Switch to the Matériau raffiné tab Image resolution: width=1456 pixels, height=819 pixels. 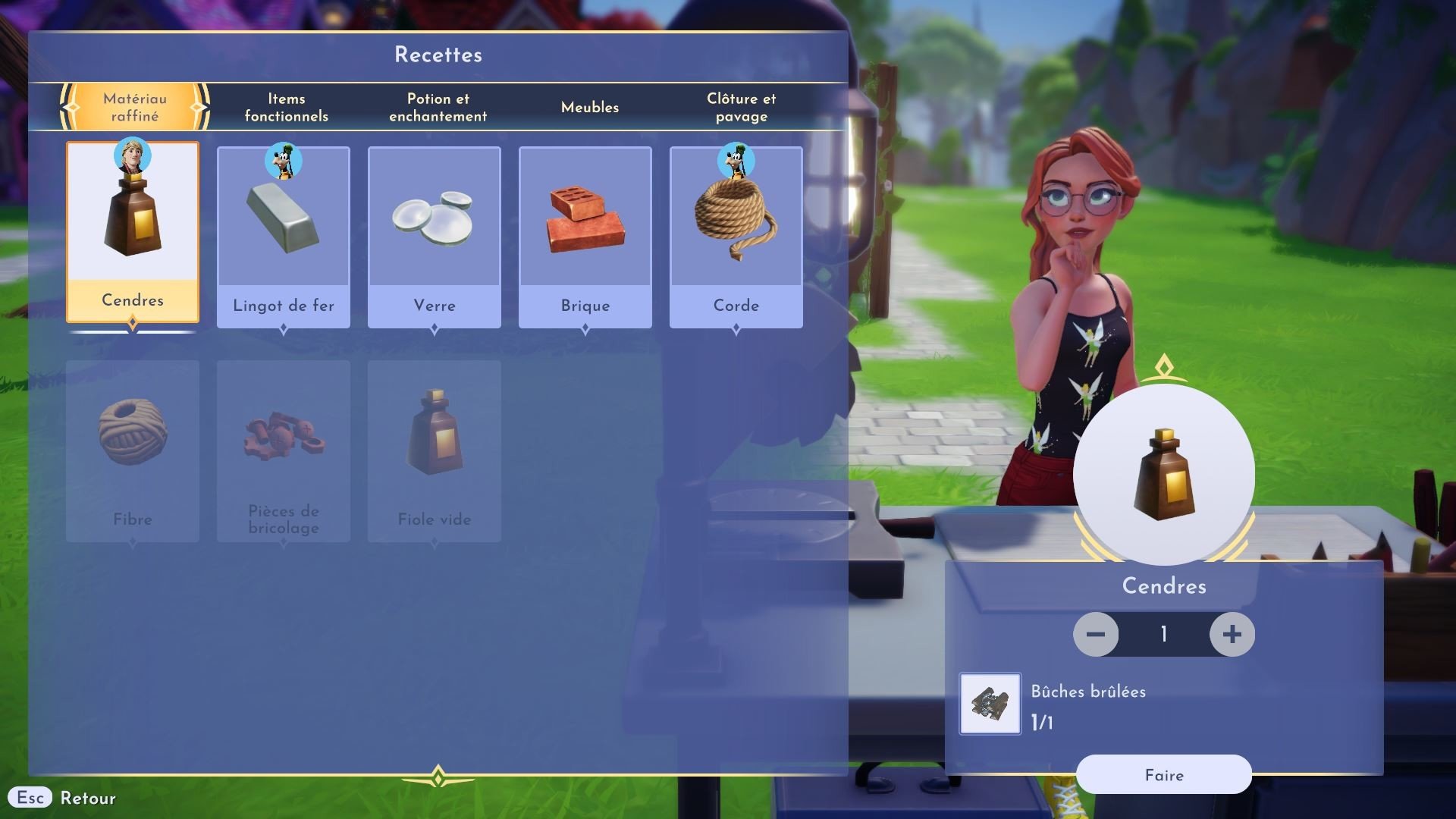135,107
